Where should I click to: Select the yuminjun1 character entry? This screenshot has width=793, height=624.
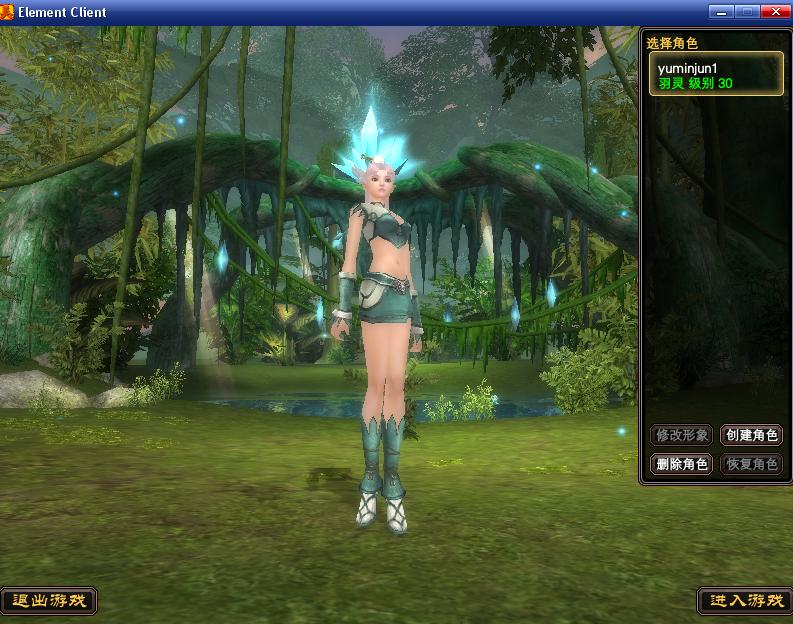(715, 74)
